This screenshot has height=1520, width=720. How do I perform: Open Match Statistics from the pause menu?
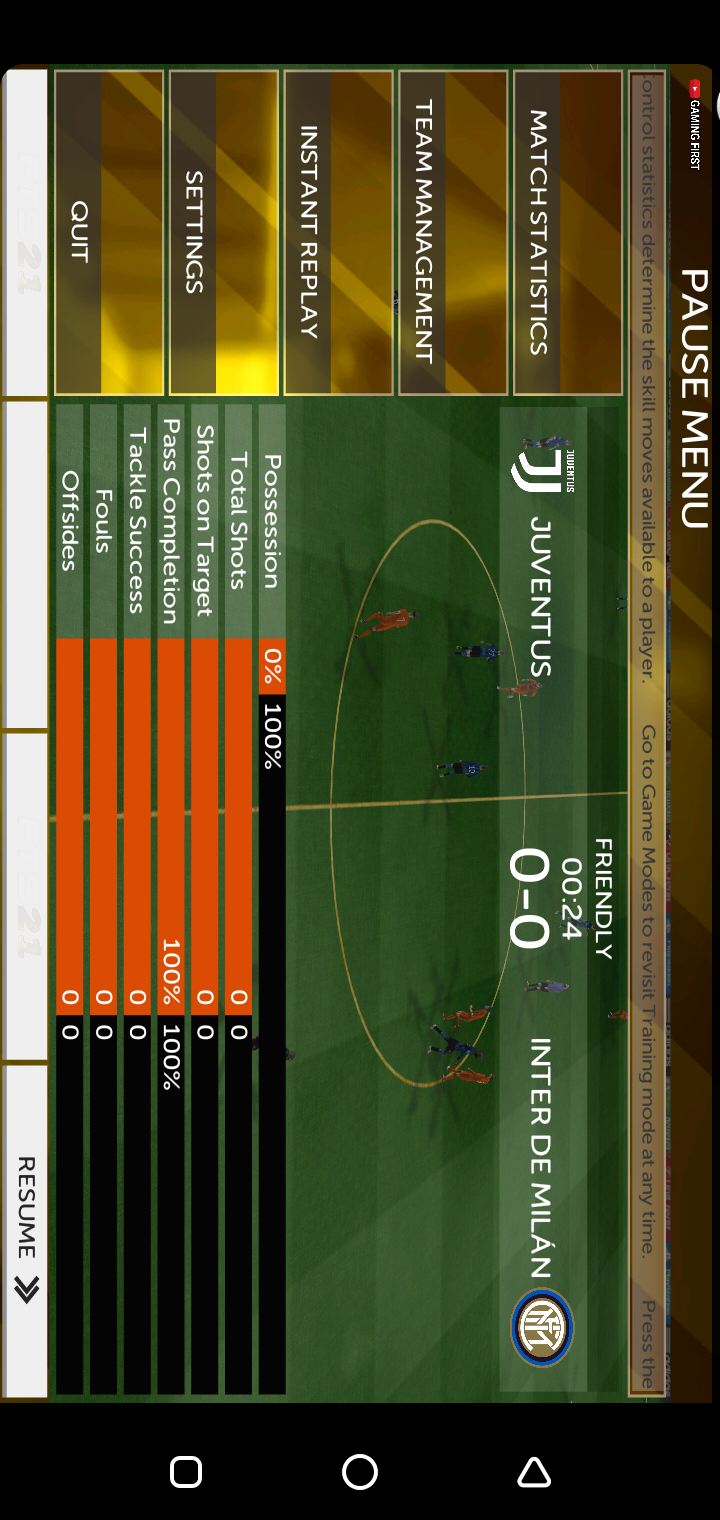[x=568, y=232]
